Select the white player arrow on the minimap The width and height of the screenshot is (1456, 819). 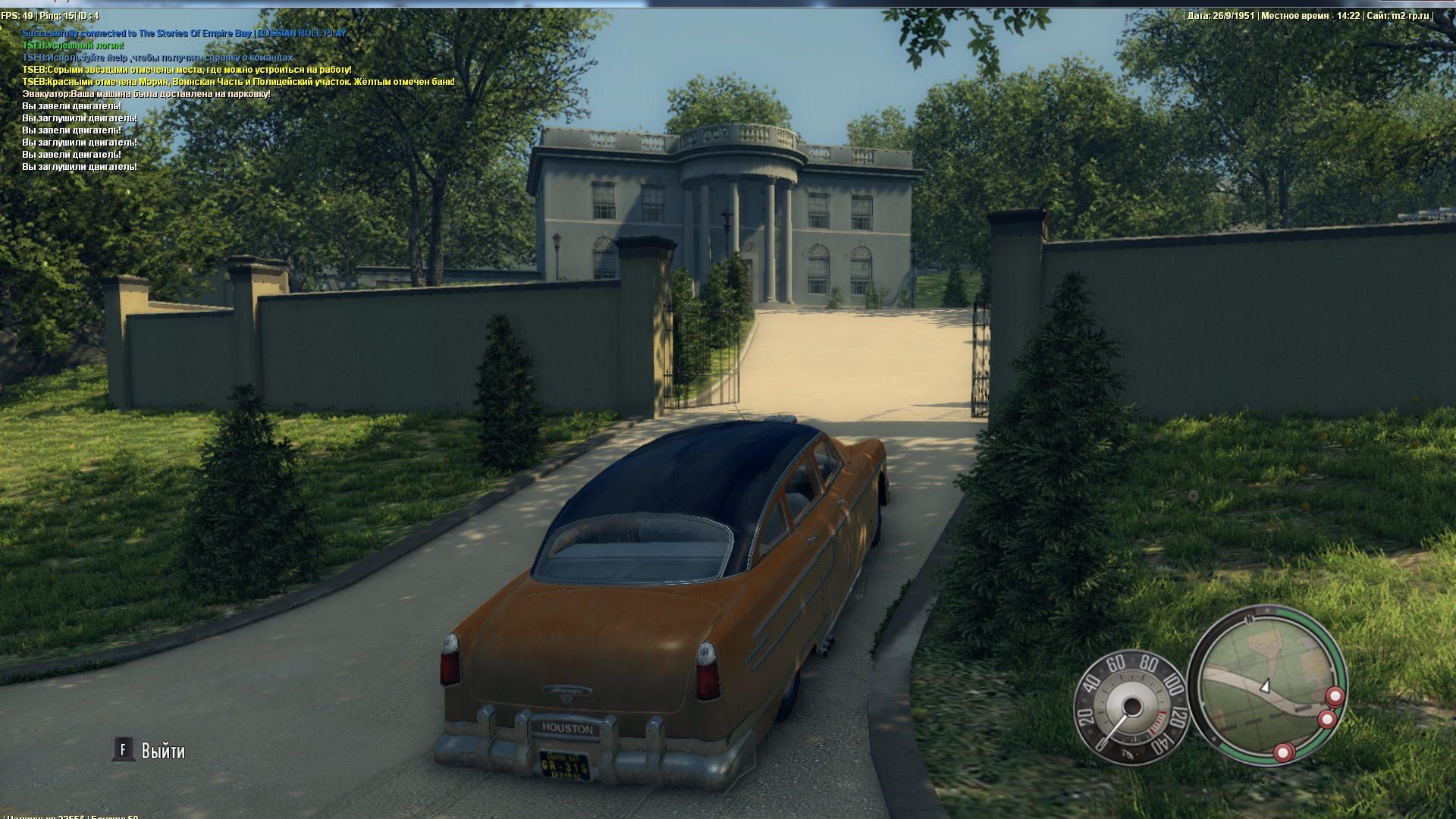(x=1265, y=686)
